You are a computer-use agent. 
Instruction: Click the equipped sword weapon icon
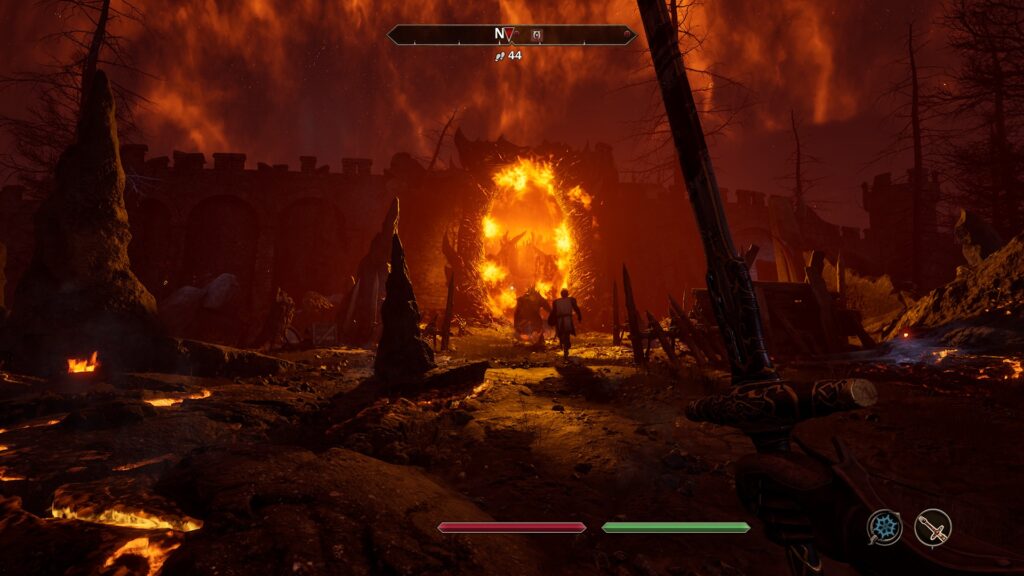933,527
